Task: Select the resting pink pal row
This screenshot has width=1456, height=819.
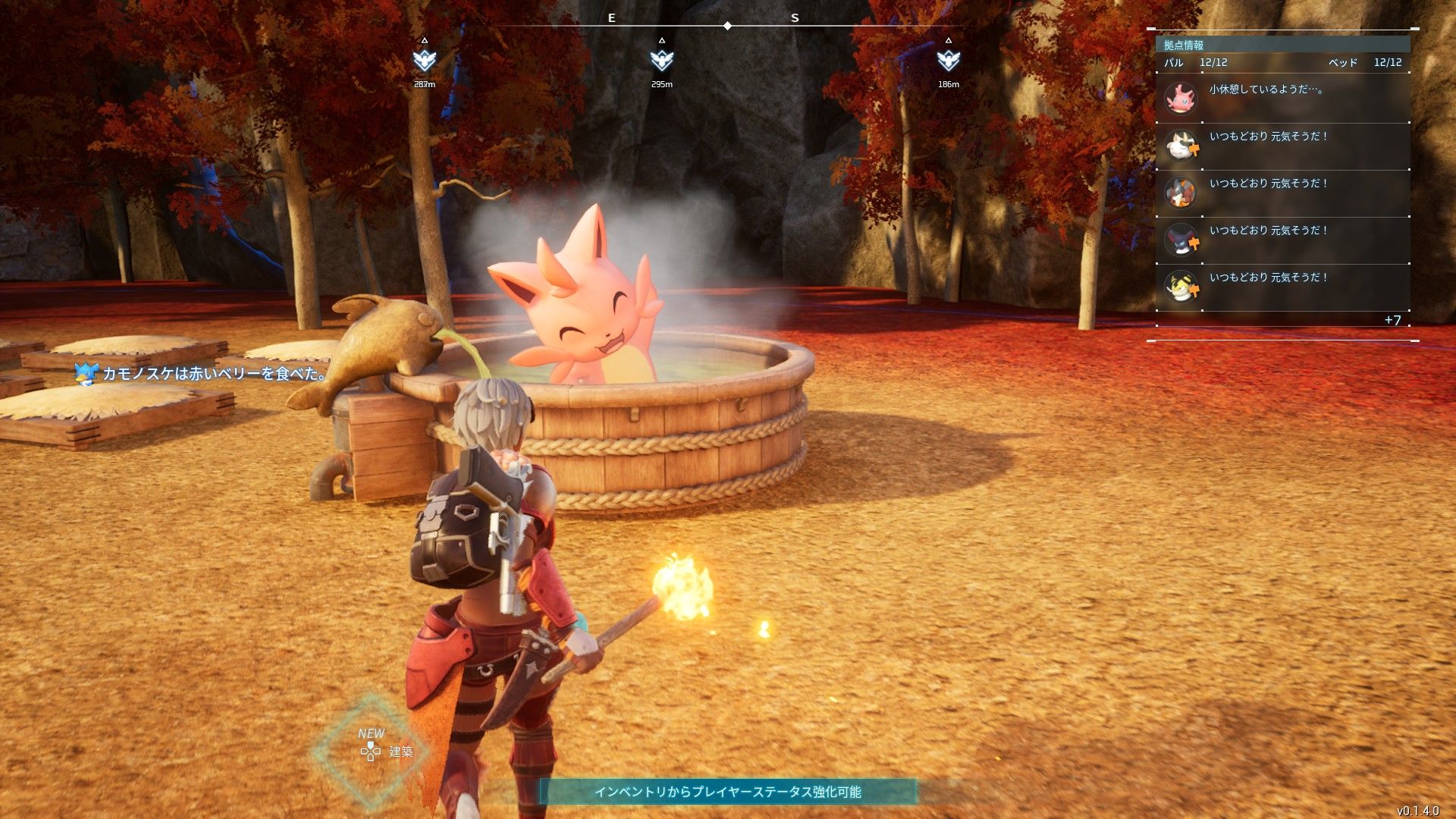Action: coord(1282,99)
